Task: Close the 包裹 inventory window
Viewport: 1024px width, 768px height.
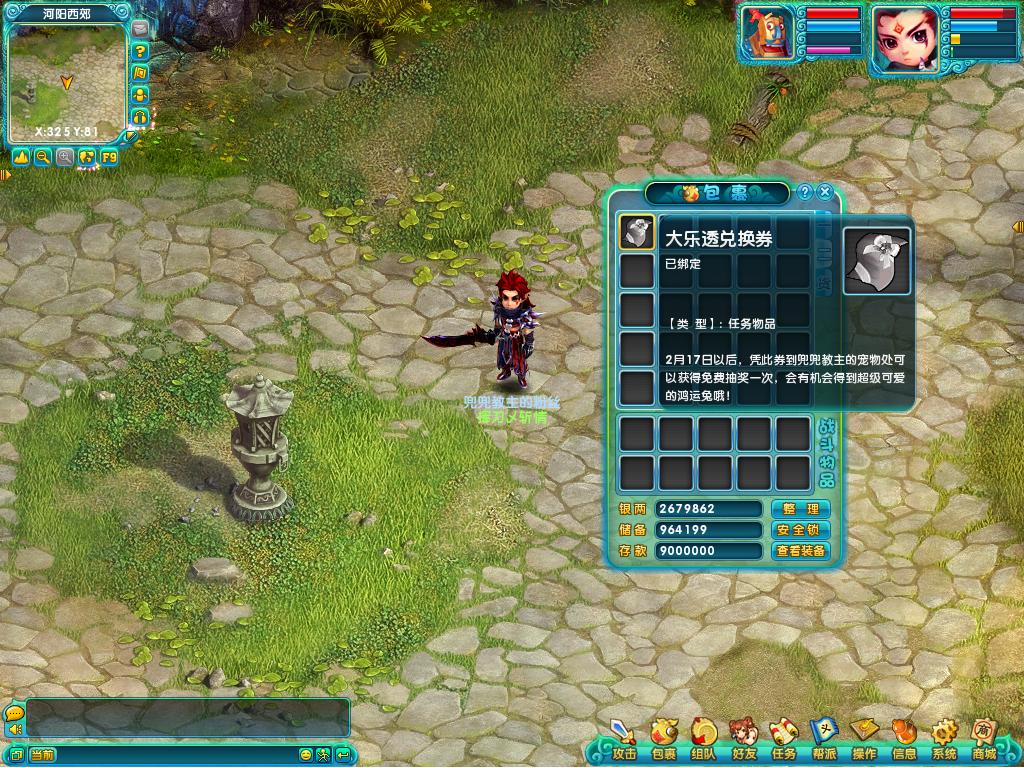Action: 825,192
